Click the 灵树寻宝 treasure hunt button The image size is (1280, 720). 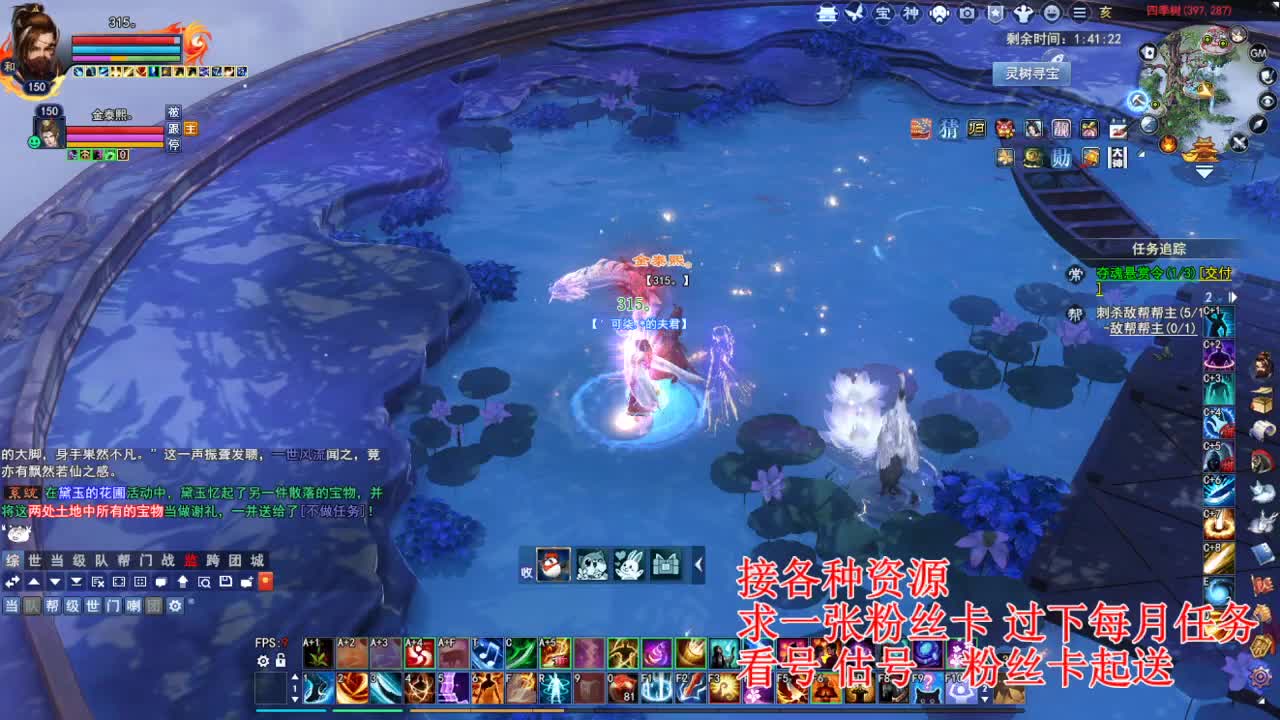[1034, 71]
